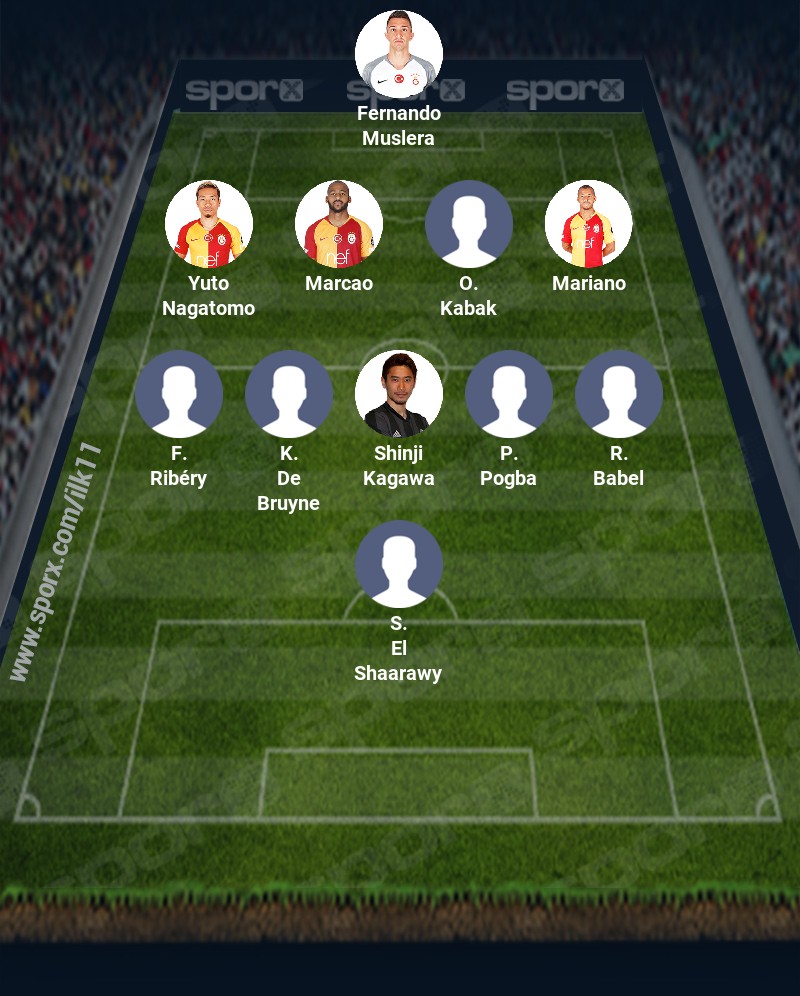The width and height of the screenshot is (800, 996).
Task: Click Shinji Kagawa's player photo
Action: pos(399,394)
